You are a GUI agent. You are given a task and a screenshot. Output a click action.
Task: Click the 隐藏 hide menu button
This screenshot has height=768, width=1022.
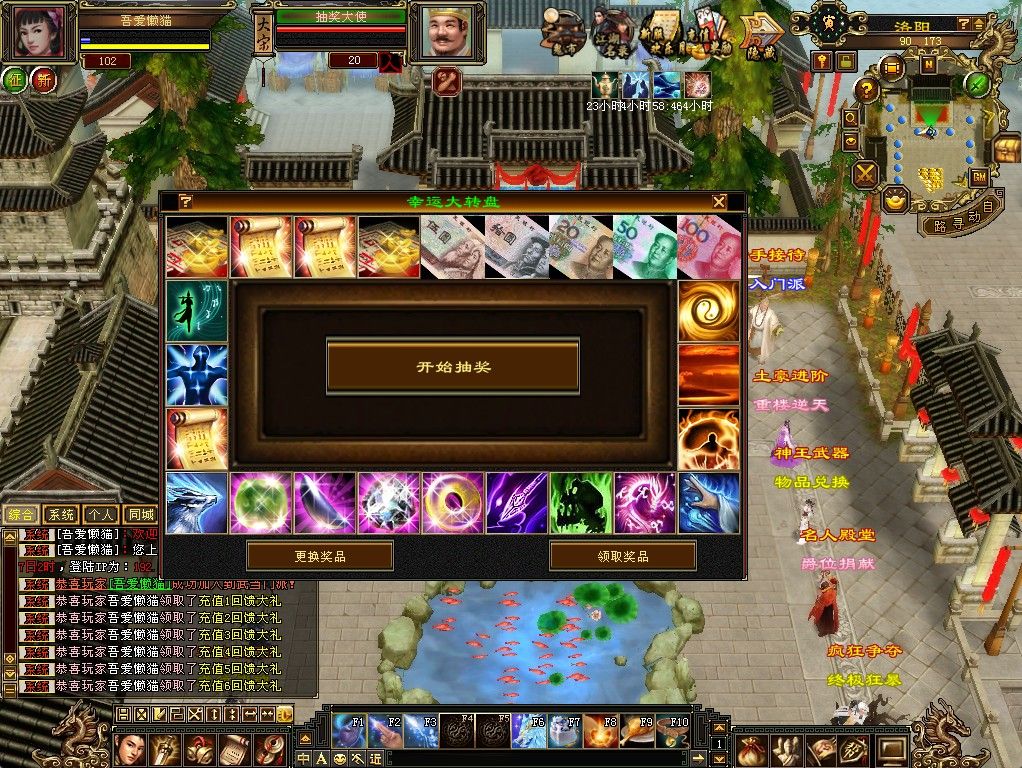pyautogui.click(x=761, y=37)
